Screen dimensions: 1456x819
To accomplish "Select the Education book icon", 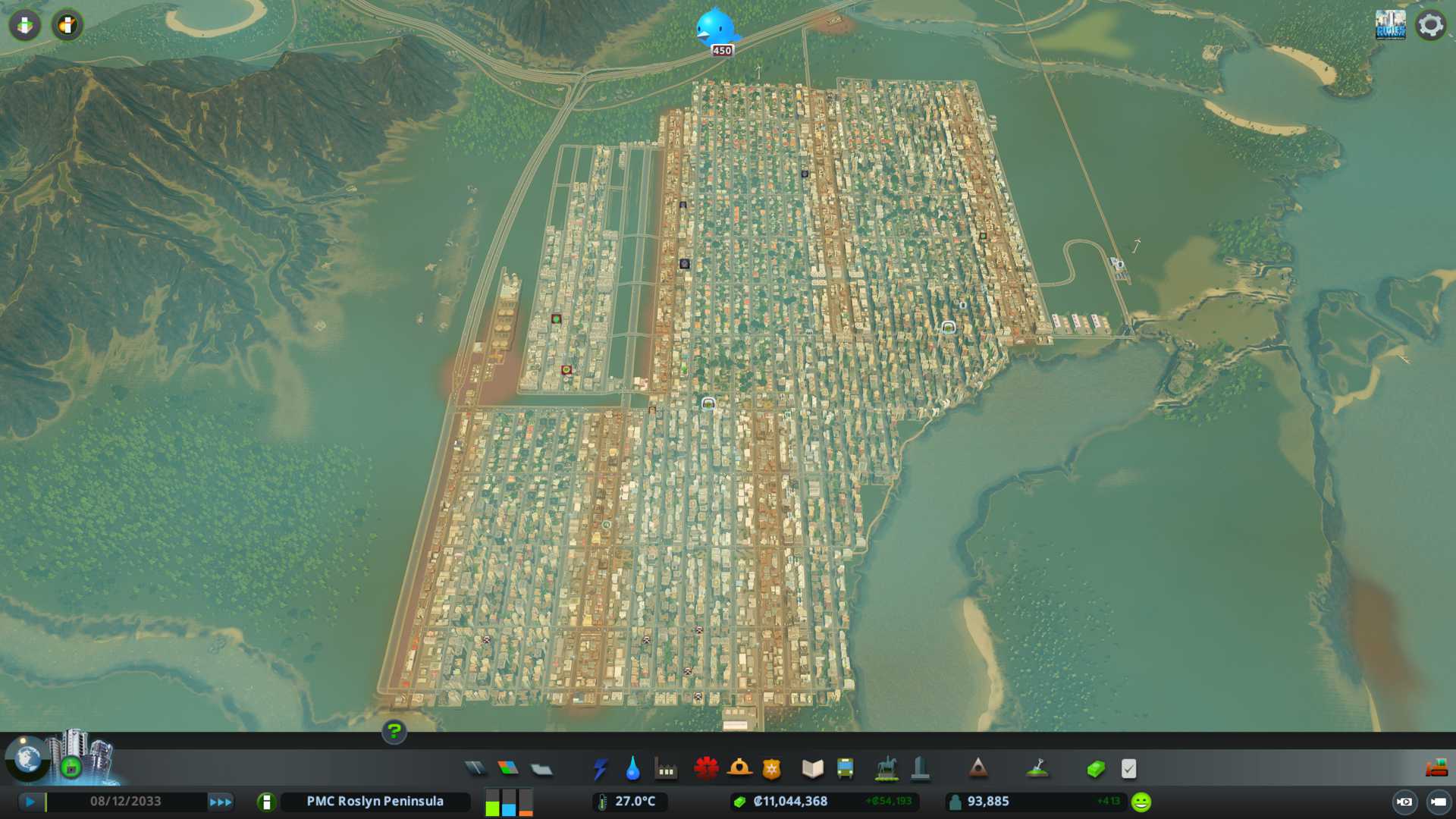I will tap(812, 769).
